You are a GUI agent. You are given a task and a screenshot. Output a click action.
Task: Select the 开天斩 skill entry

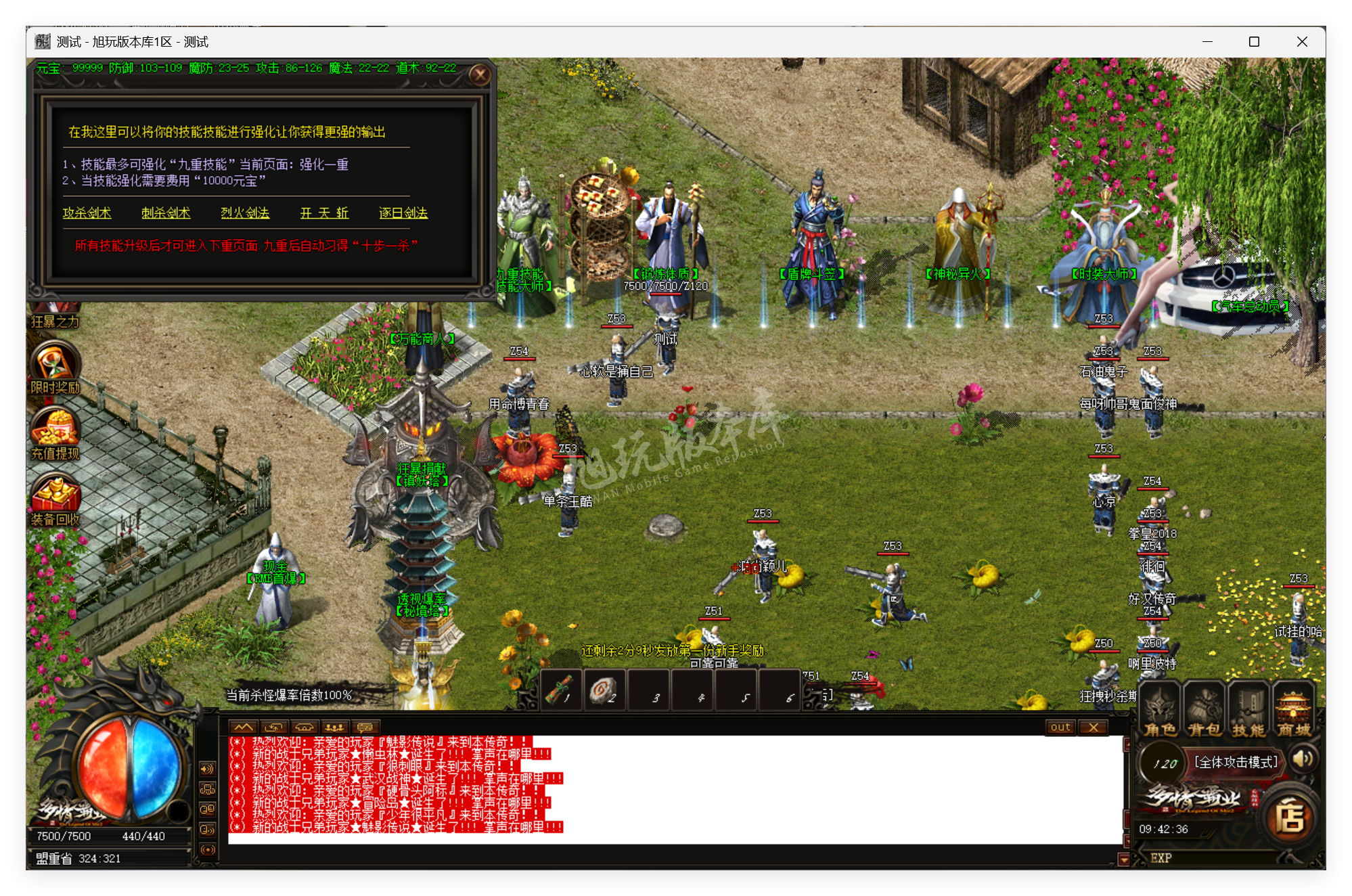point(323,213)
